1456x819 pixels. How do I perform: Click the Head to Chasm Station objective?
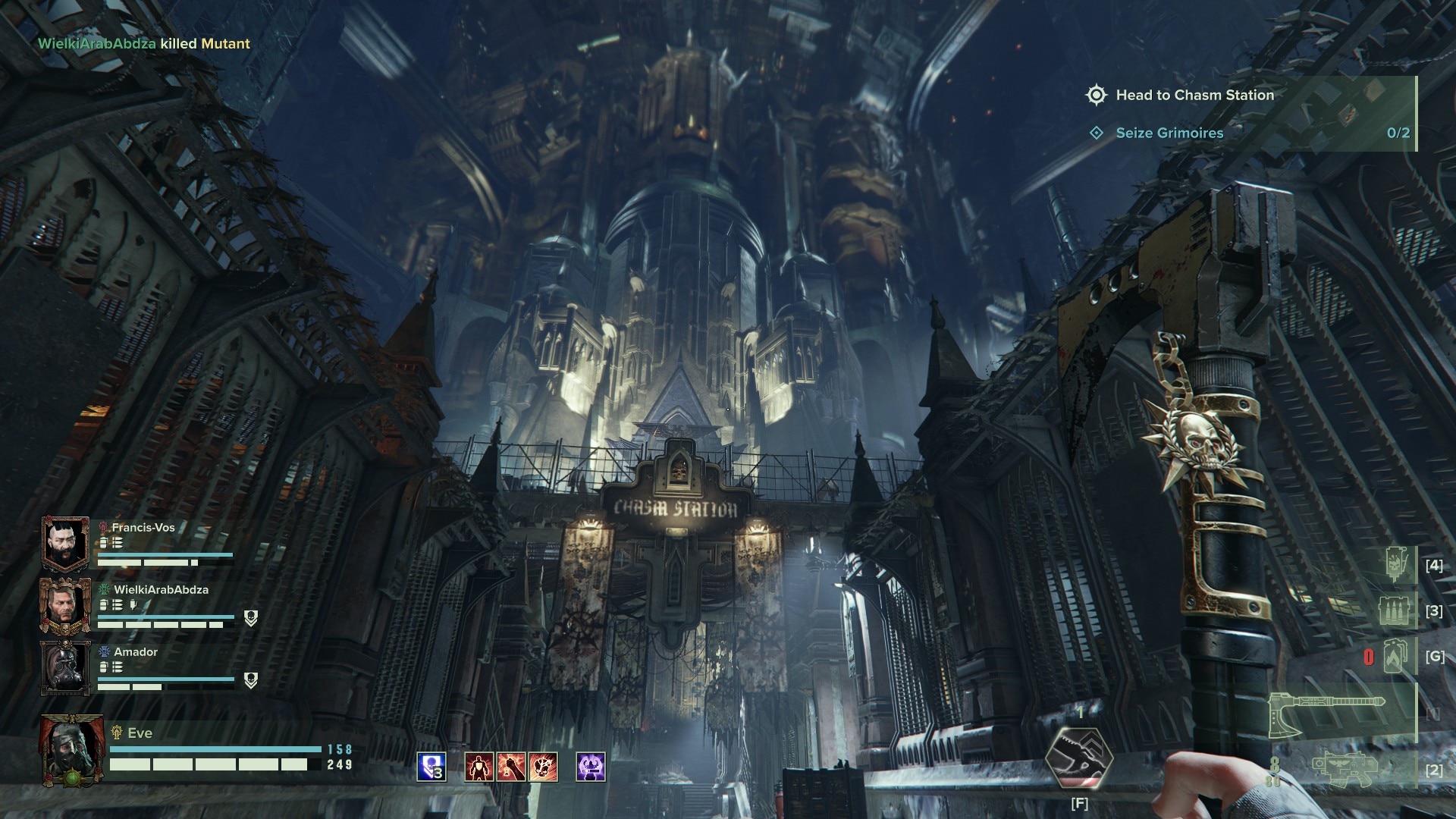click(1194, 95)
